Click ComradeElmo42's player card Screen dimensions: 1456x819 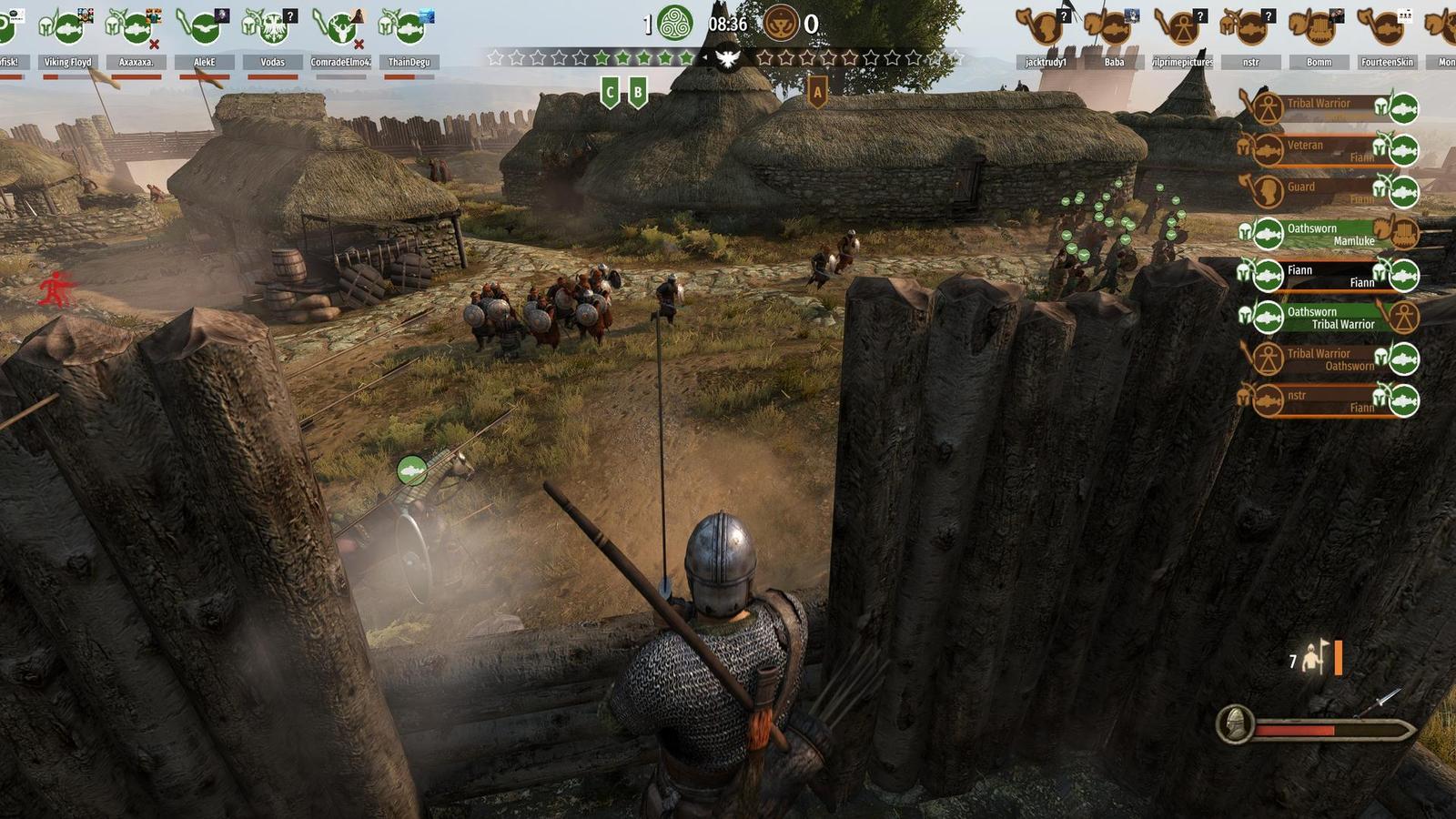(340, 38)
